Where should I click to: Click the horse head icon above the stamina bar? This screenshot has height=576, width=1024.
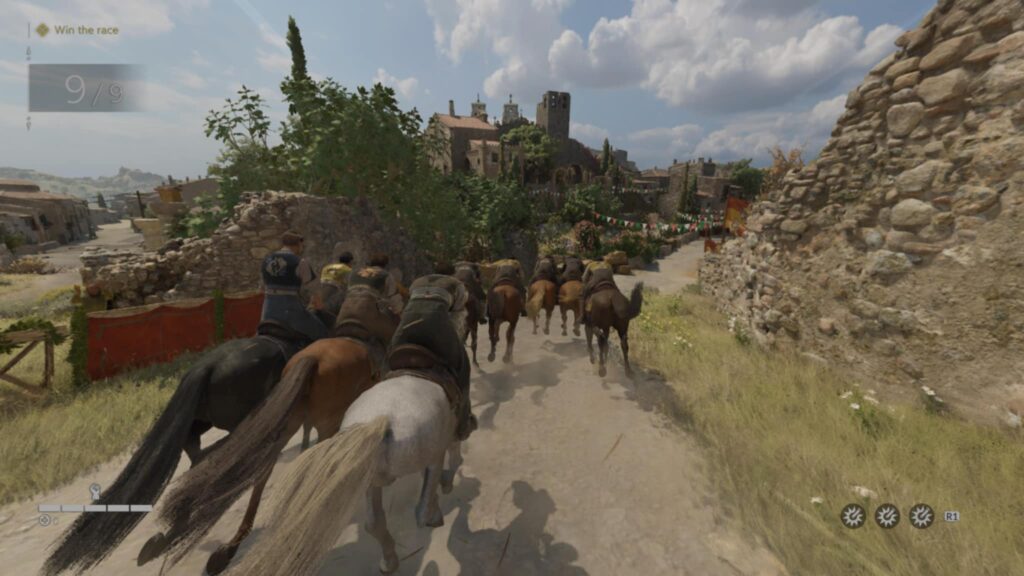pyautogui.click(x=95, y=492)
